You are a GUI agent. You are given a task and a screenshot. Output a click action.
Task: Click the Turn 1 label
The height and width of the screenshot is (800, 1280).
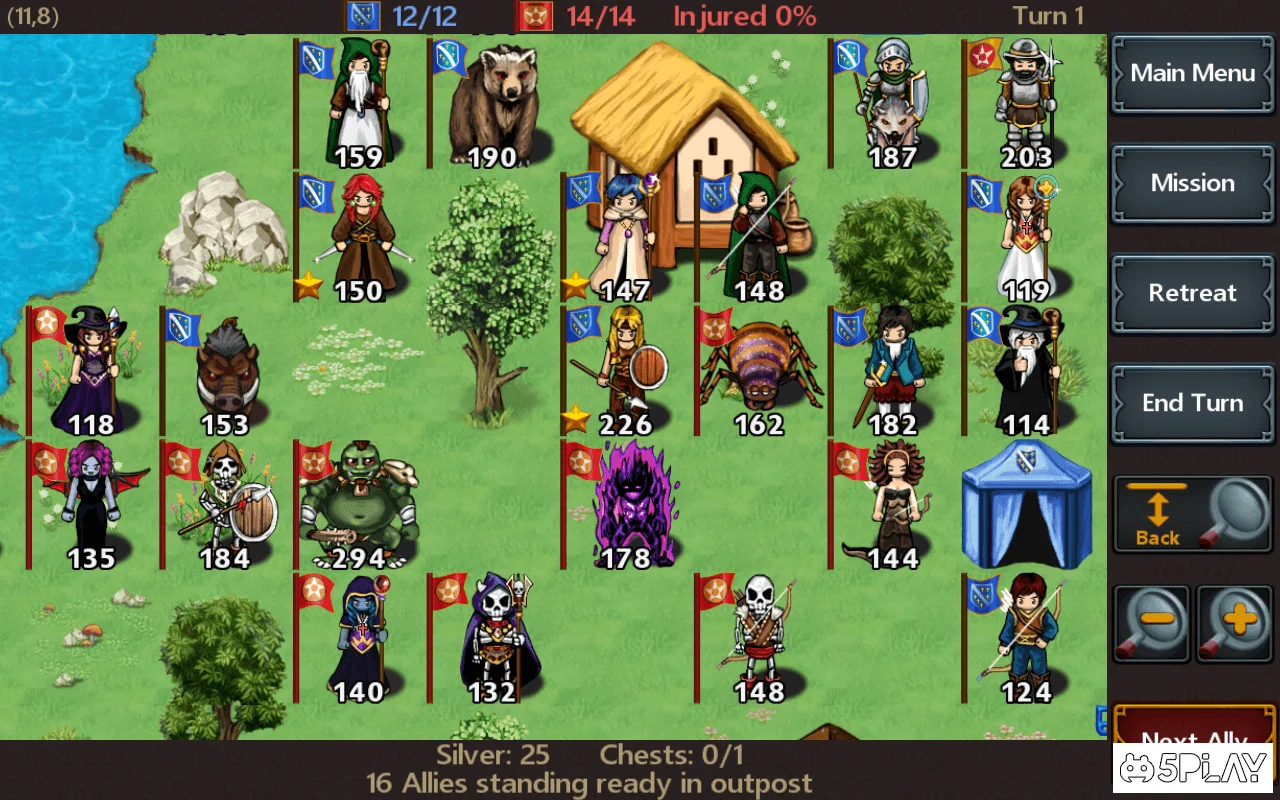click(x=1047, y=16)
